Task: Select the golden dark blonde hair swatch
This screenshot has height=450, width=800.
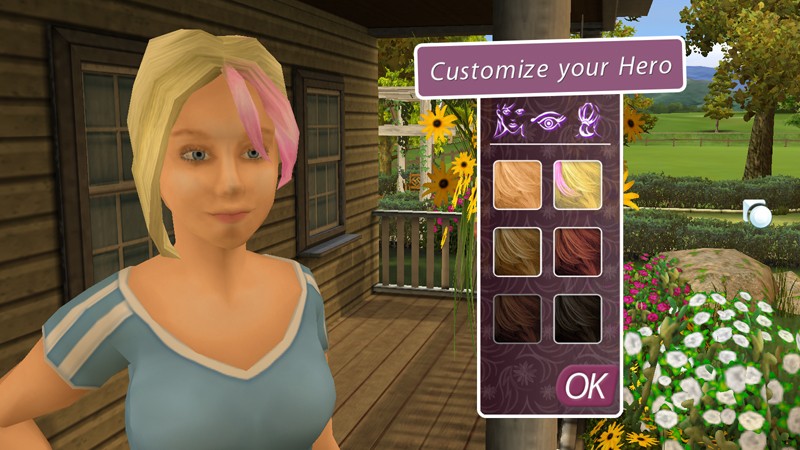Action: [517, 252]
